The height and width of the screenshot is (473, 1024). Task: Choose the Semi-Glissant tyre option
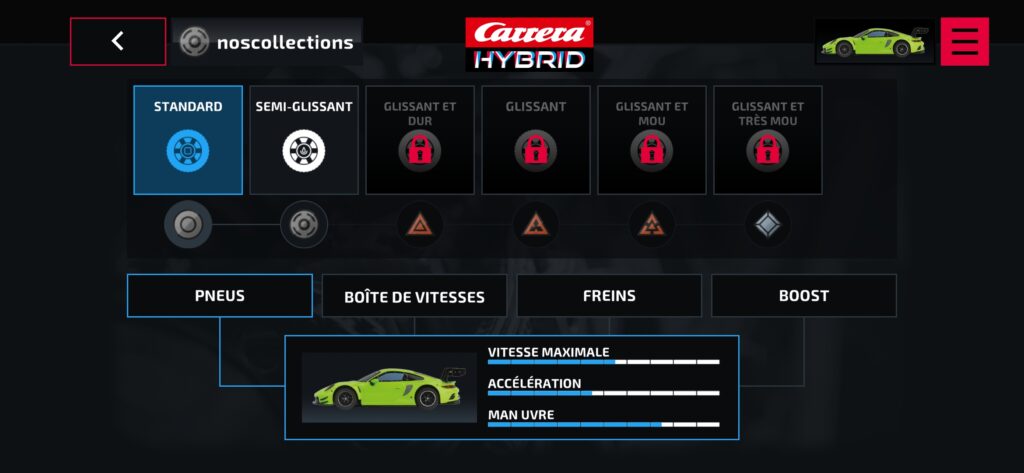point(304,140)
